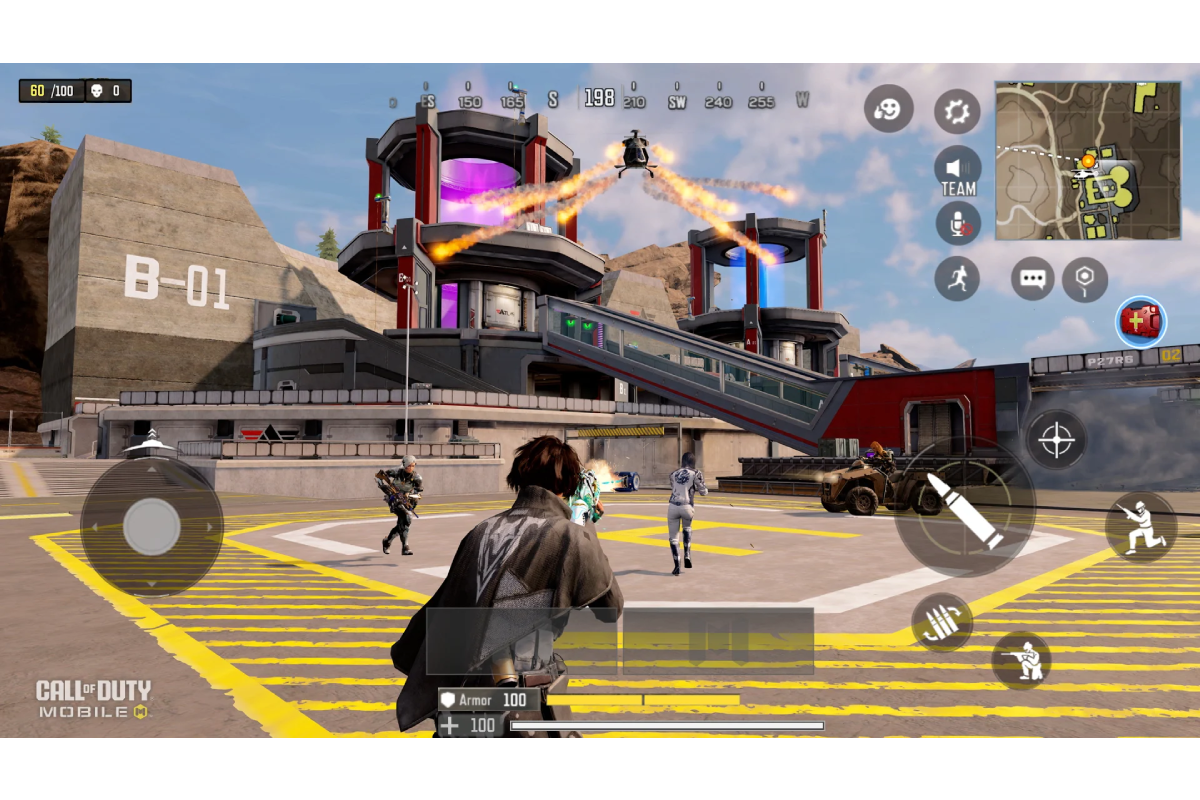Toggle the TEAM speaker voice channel
The height and width of the screenshot is (800, 1200).
tap(957, 170)
